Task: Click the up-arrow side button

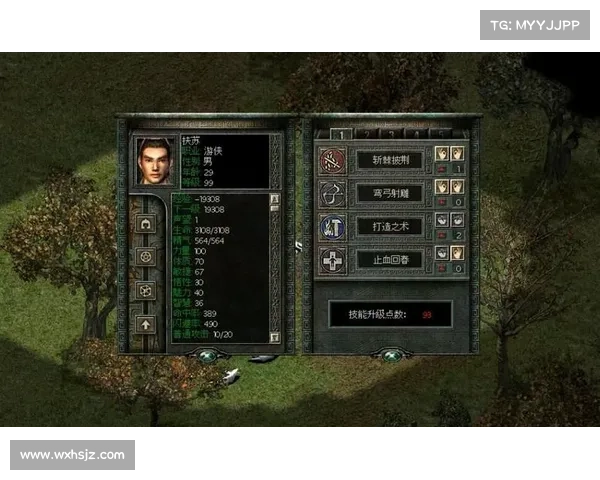Action: point(143,323)
